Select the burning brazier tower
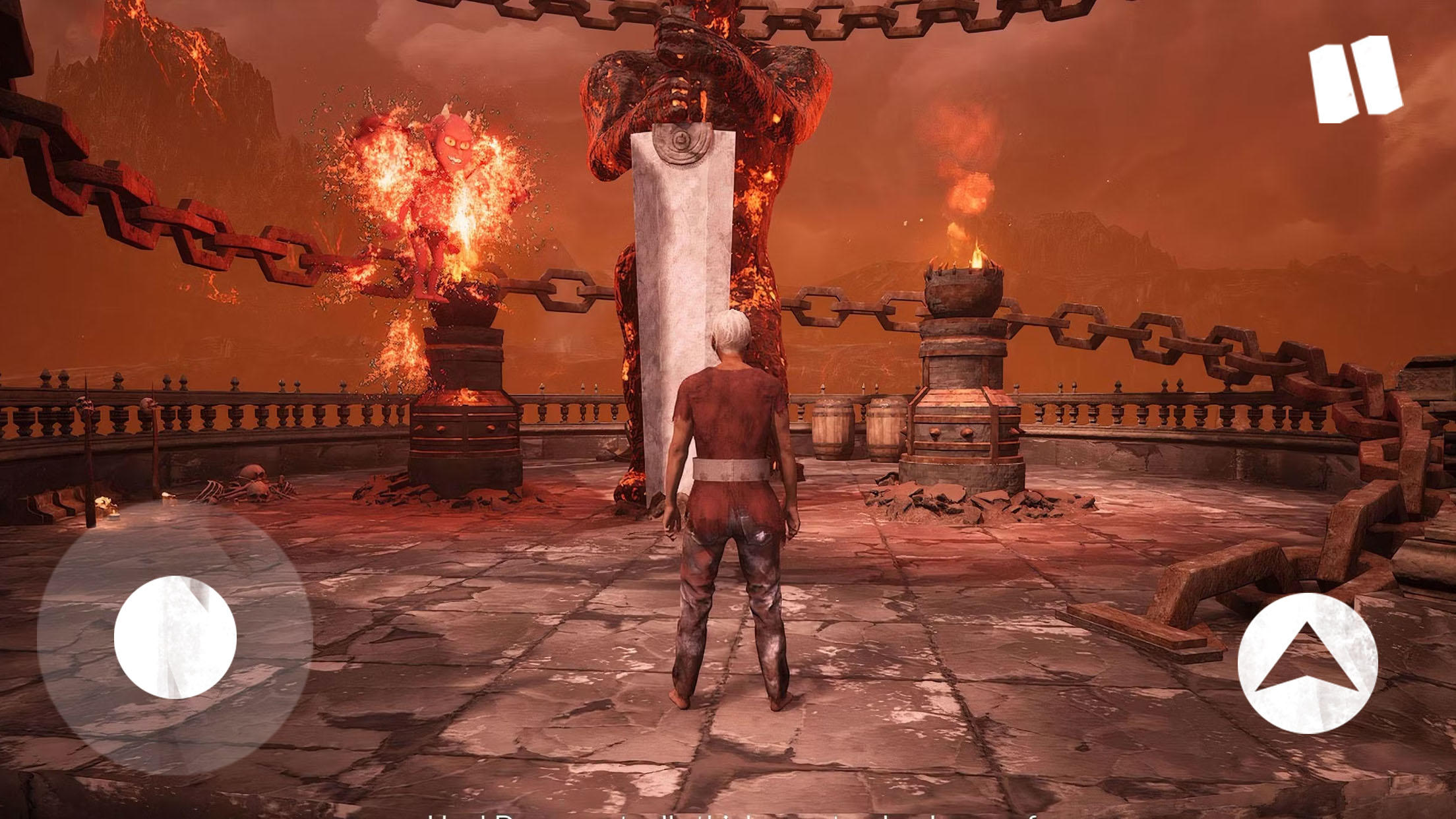1456x819 pixels. [963, 369]
